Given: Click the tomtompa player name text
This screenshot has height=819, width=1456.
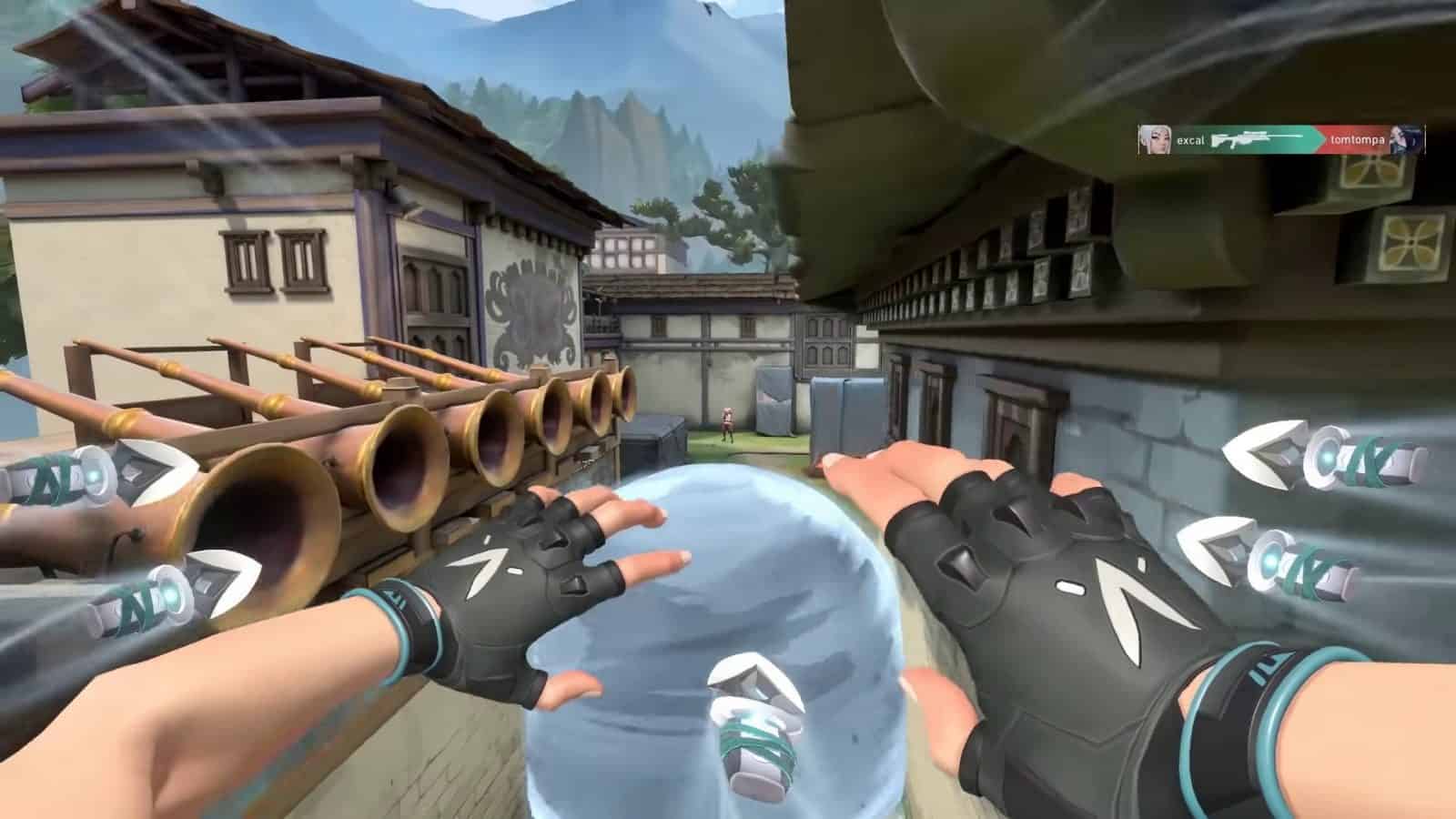Looking at the screenshot, I should (1358, 139).
